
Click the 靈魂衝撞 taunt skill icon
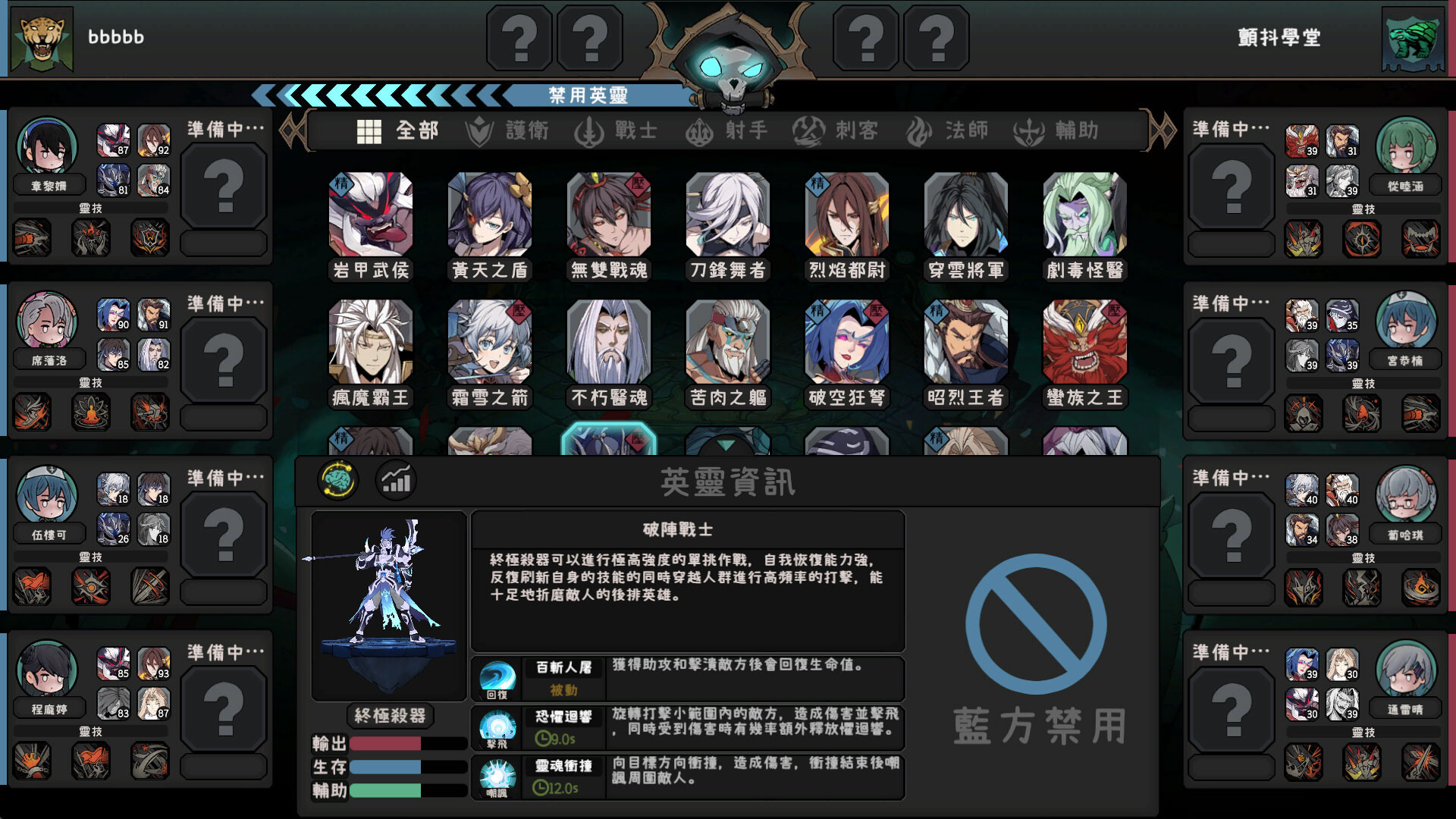pyautogui.click(x=498, y=777)
